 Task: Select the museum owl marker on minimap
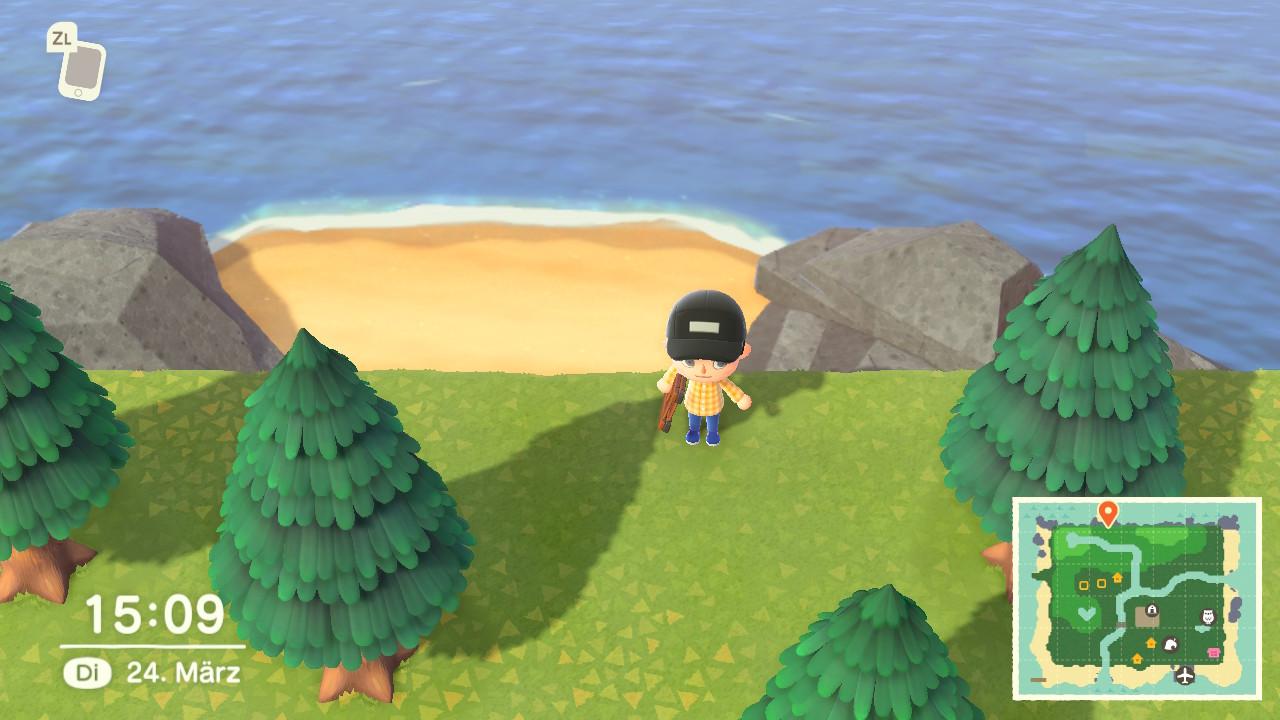point(1206,617)
